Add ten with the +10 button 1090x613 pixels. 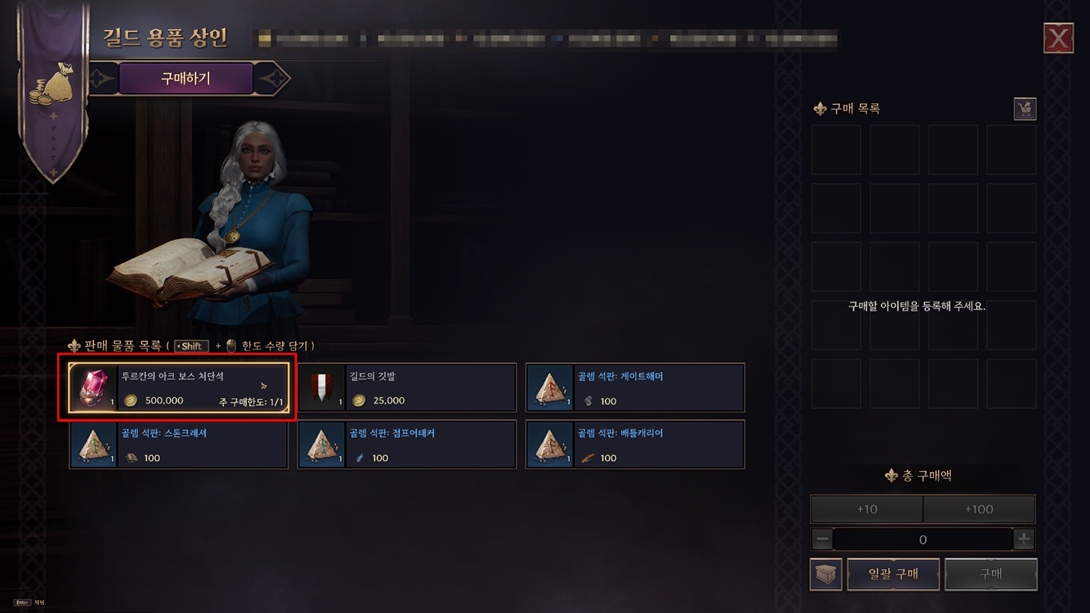click(x=866, y=509)
